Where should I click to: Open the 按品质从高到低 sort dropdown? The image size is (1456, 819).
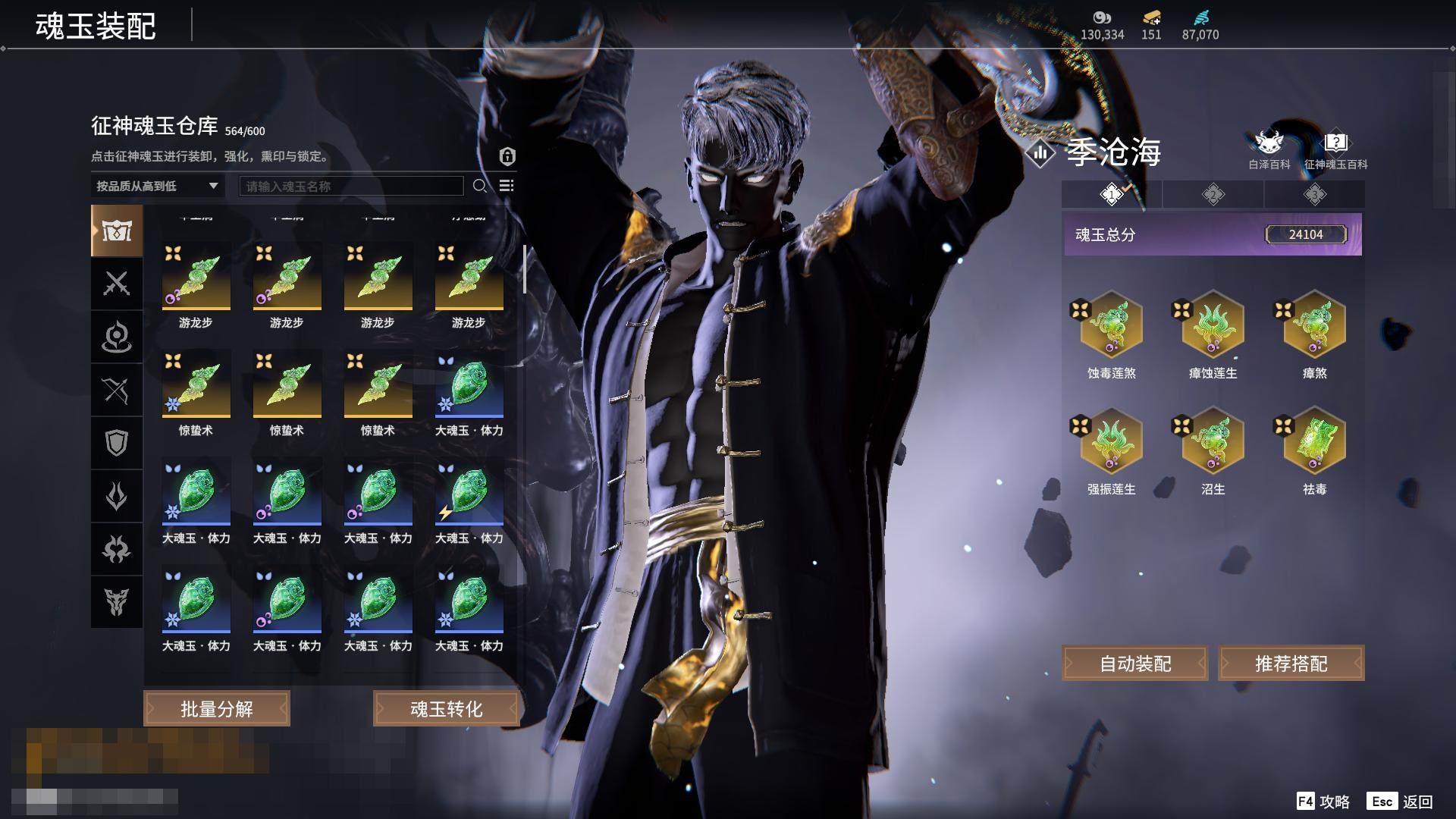point(157,186)
